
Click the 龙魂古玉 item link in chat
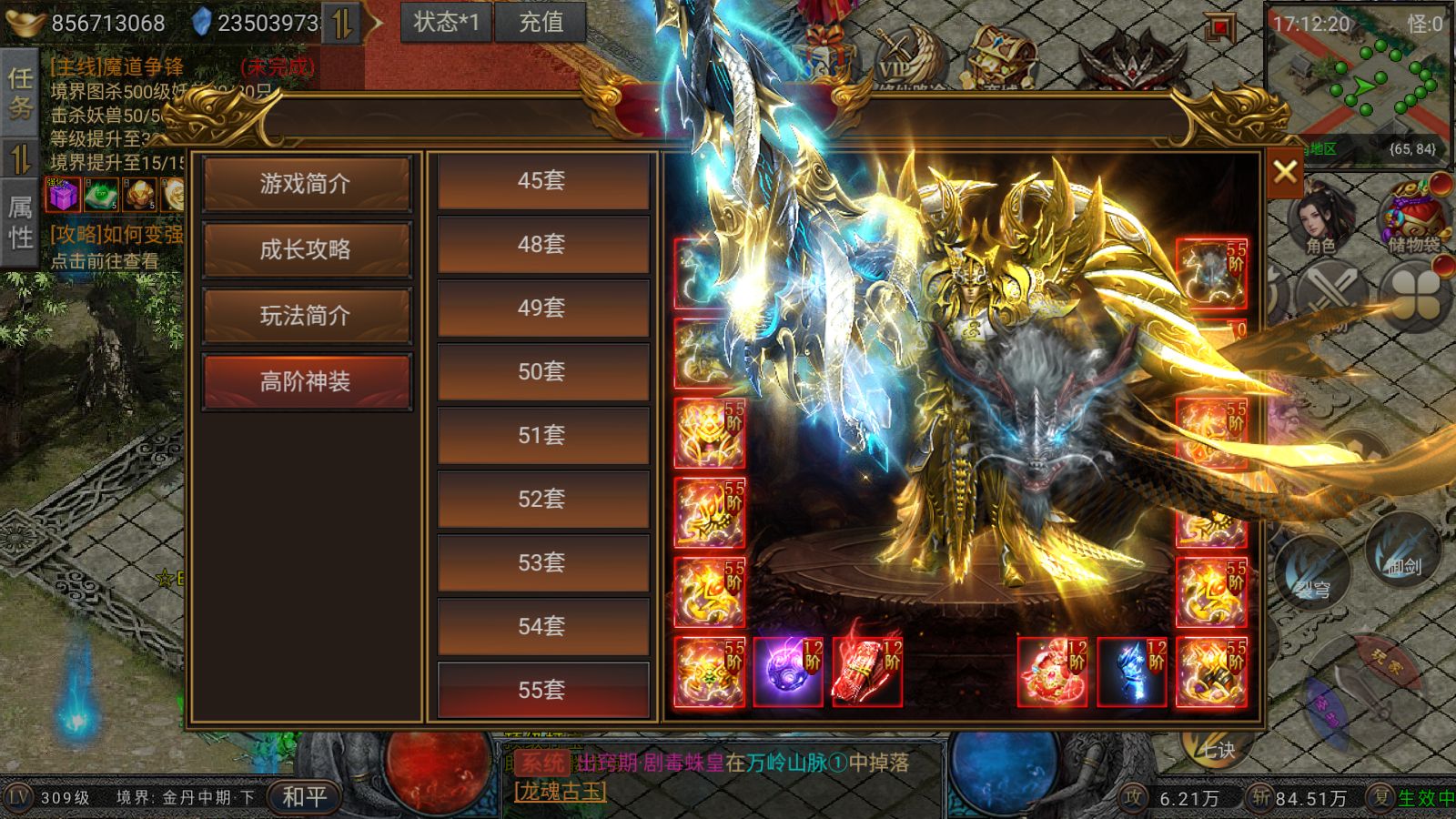tap(560, 792)
